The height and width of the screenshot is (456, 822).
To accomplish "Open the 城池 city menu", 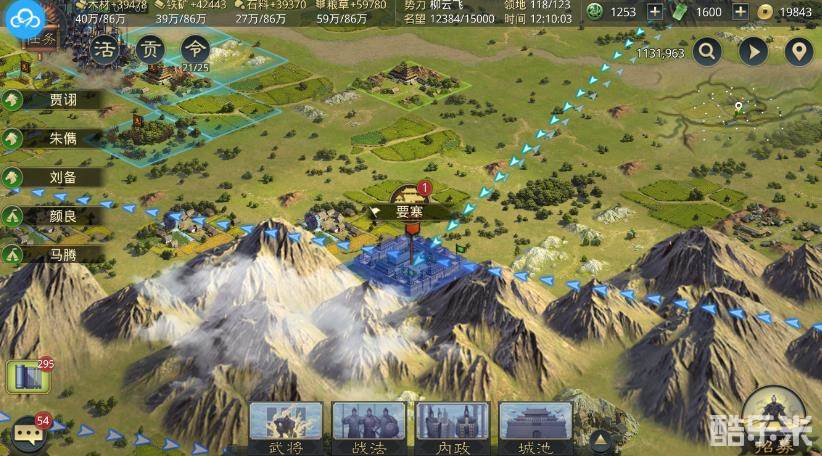I will point(536,426).
